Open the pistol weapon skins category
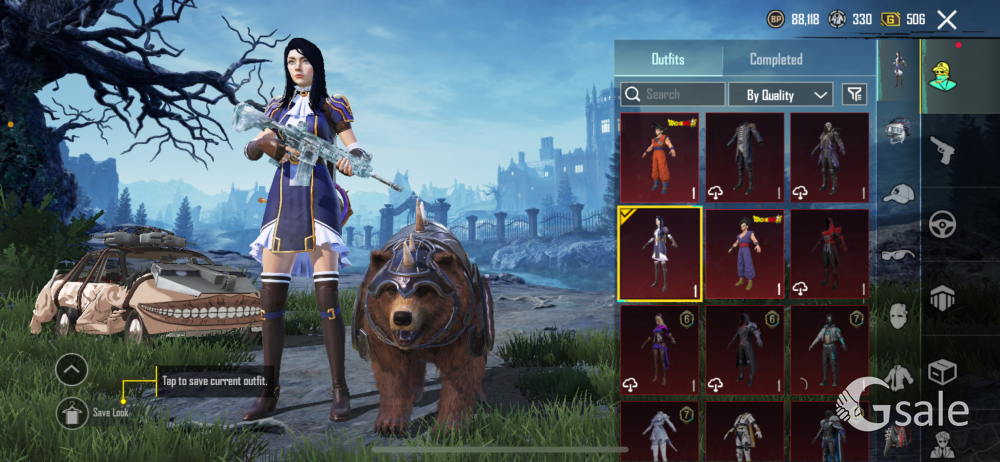The width and height of the screenshot is (1000, 462). [x=943, y=149]
